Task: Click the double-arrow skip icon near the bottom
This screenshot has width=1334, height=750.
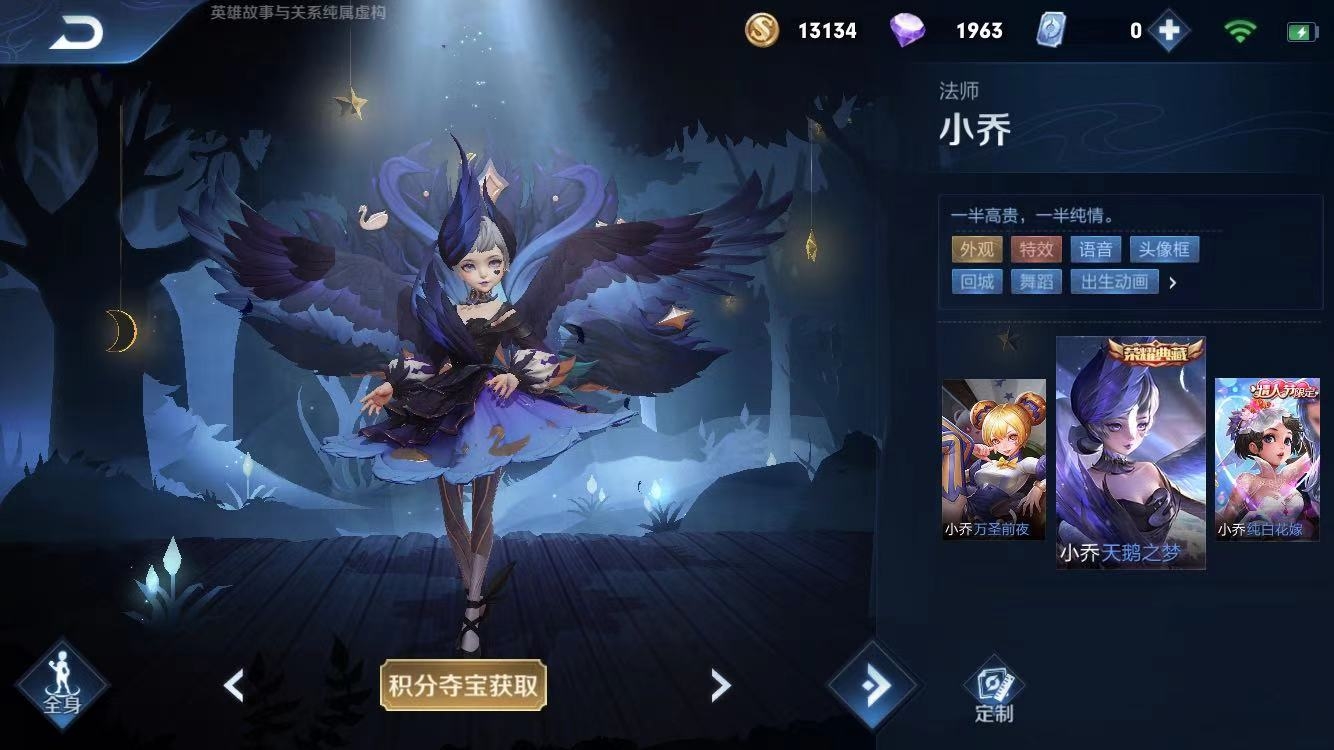Action: pyautogui.click(x=873, y=685)
